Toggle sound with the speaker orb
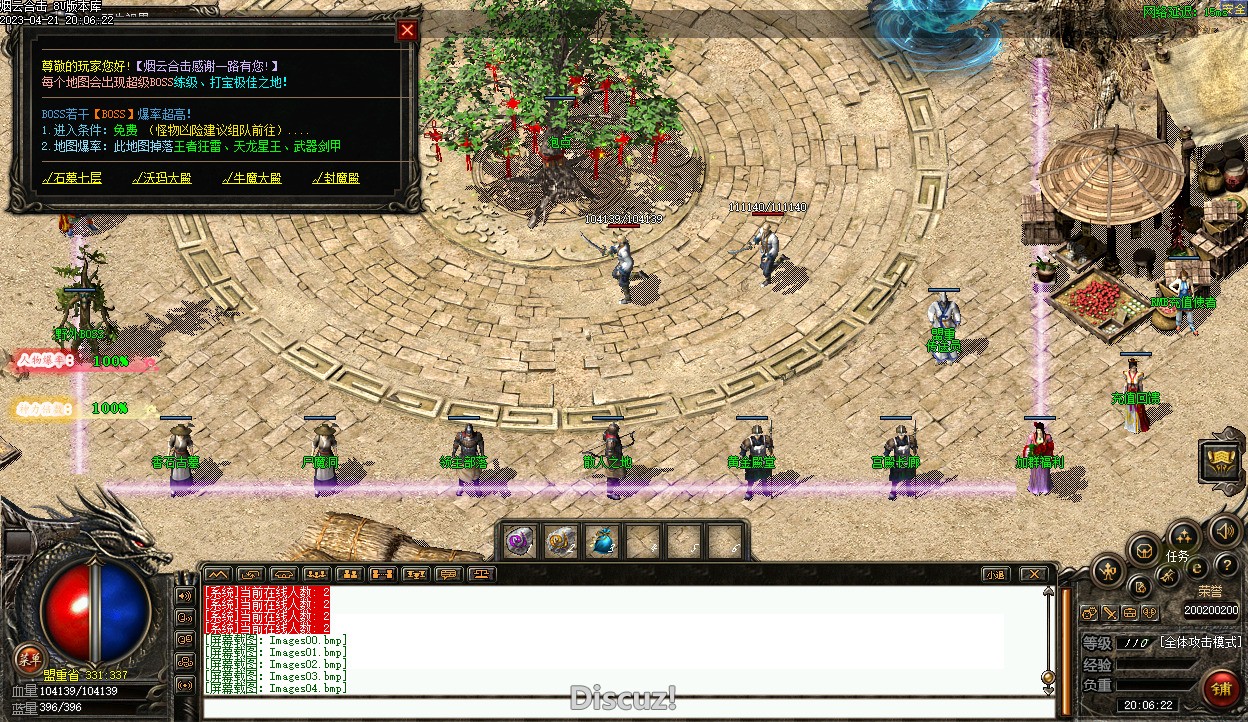Viewport: 1248px width, 722px height. [1224, 530]
